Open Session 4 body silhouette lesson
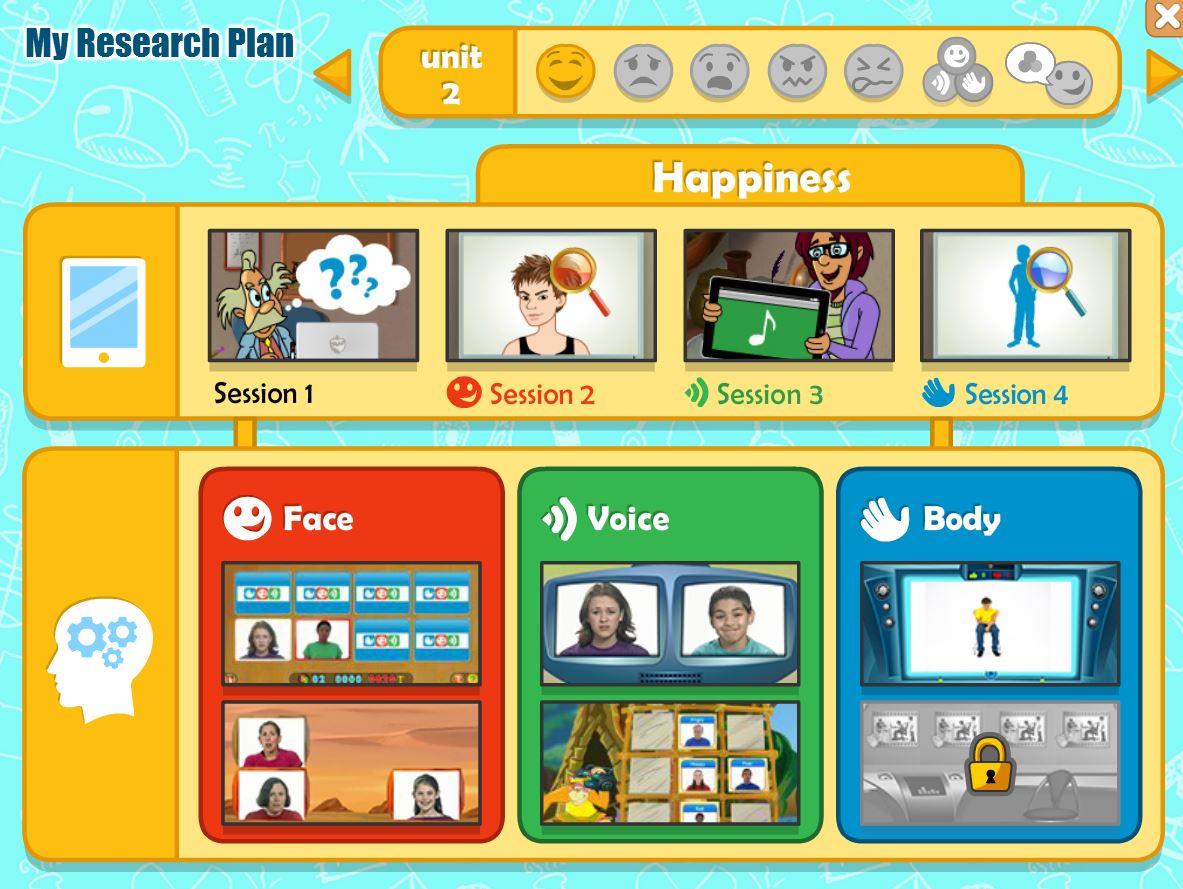Image resolution: width=1183 pixels, height=889 pixels. tap(1025, 295)
